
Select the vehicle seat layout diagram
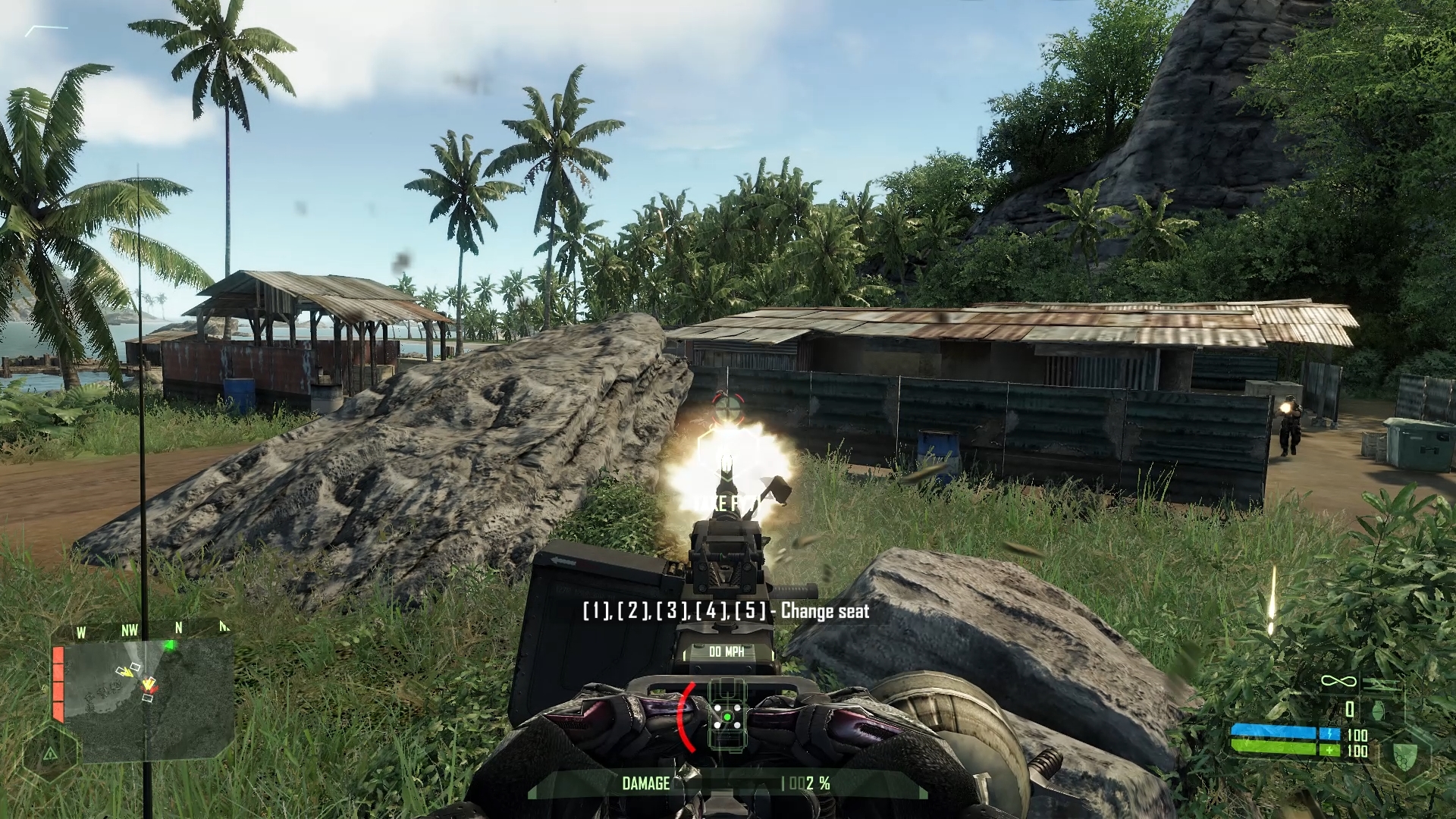pyautogui.click(x=726, y=714)
